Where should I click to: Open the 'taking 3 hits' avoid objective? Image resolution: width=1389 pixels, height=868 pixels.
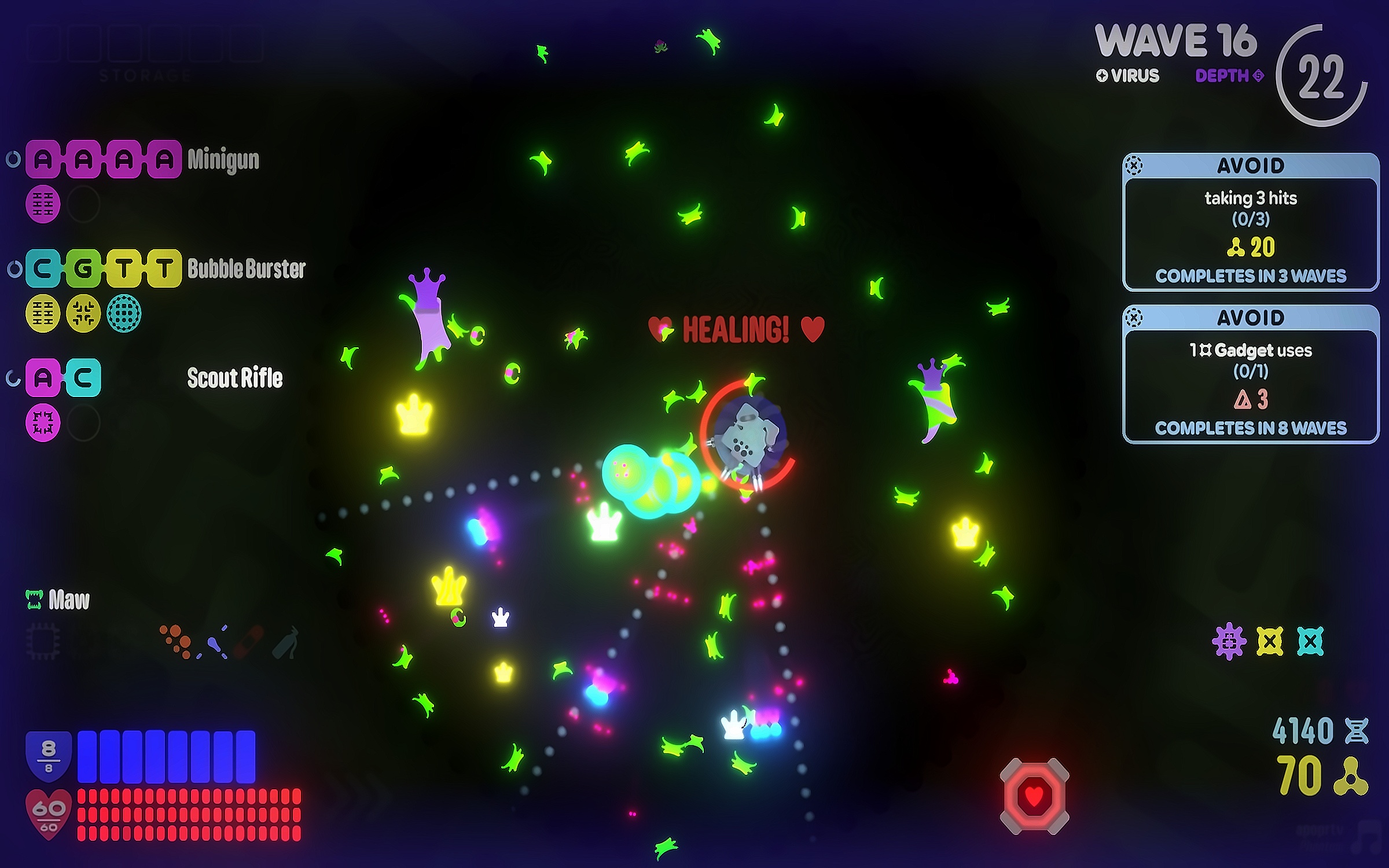point(1250,222)
